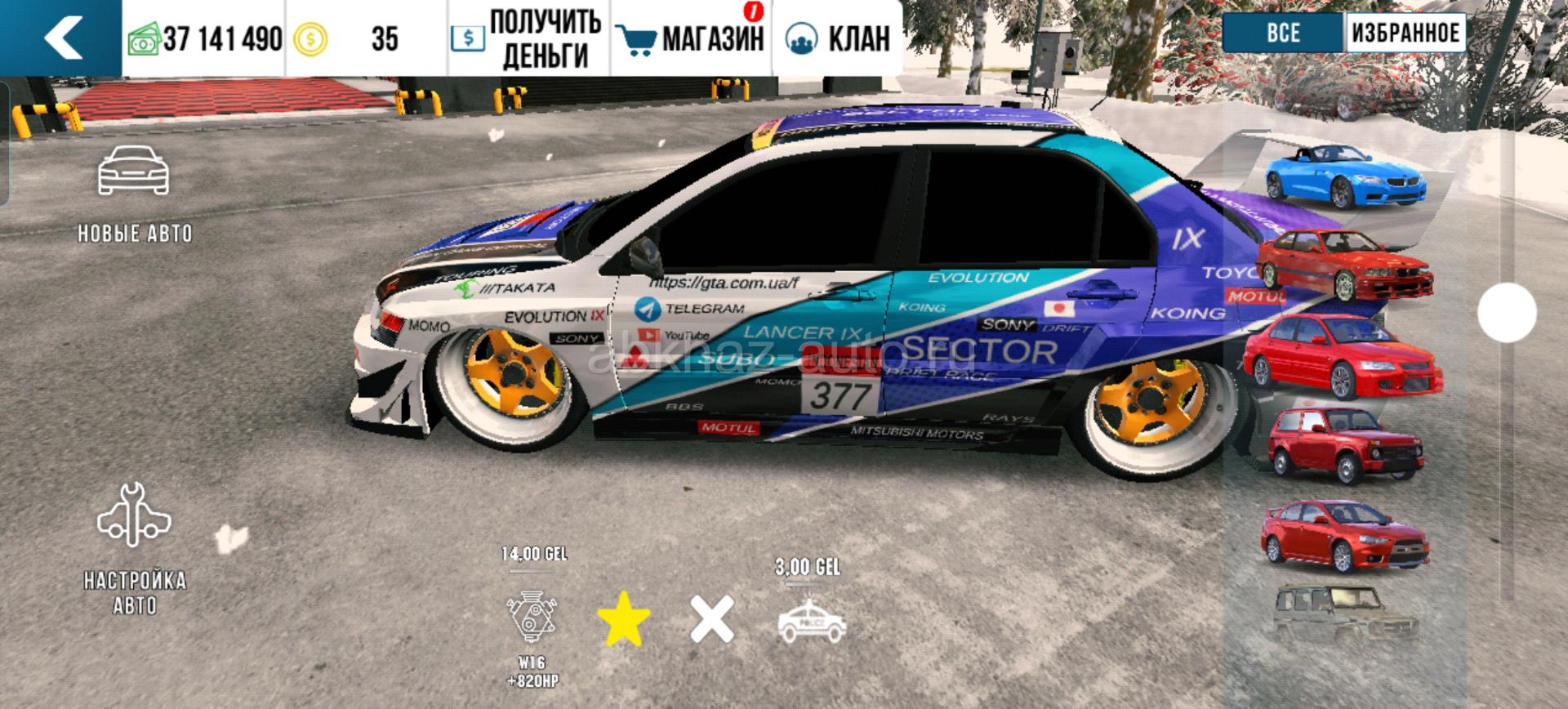Click the white X delete car icon

[x=712, y=619]
